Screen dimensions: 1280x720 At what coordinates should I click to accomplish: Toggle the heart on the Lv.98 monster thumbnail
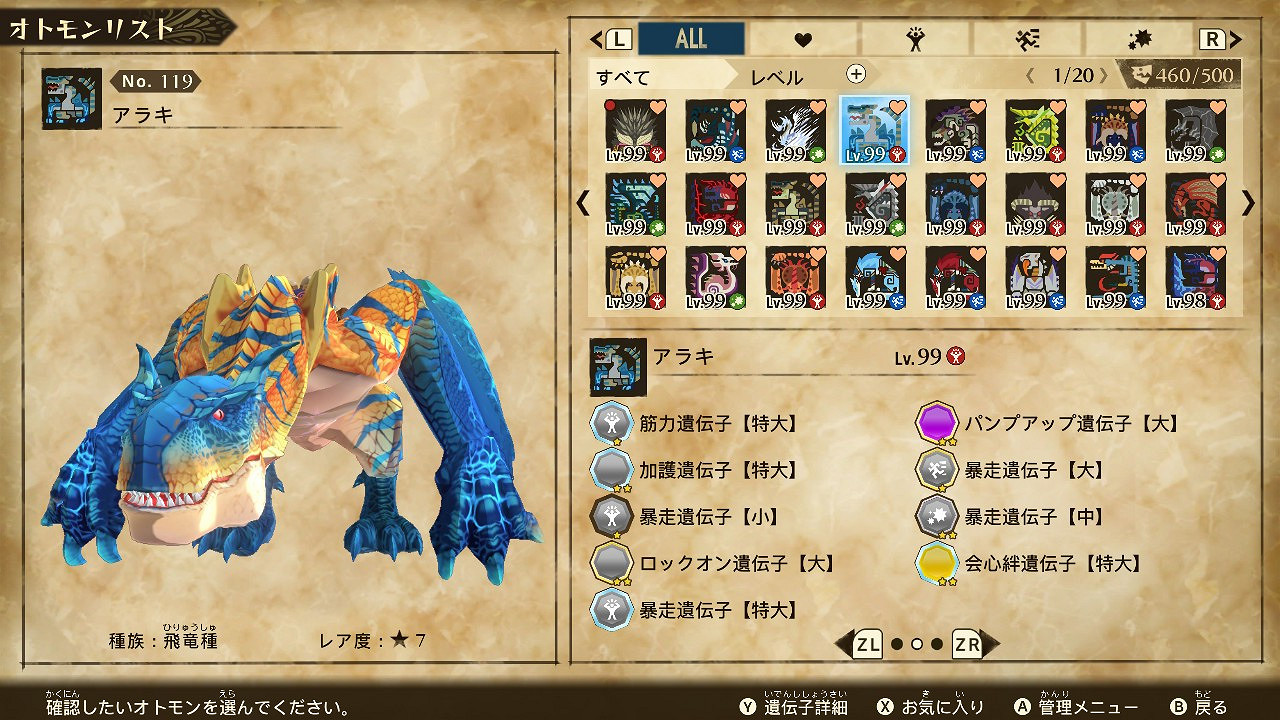1219,252
